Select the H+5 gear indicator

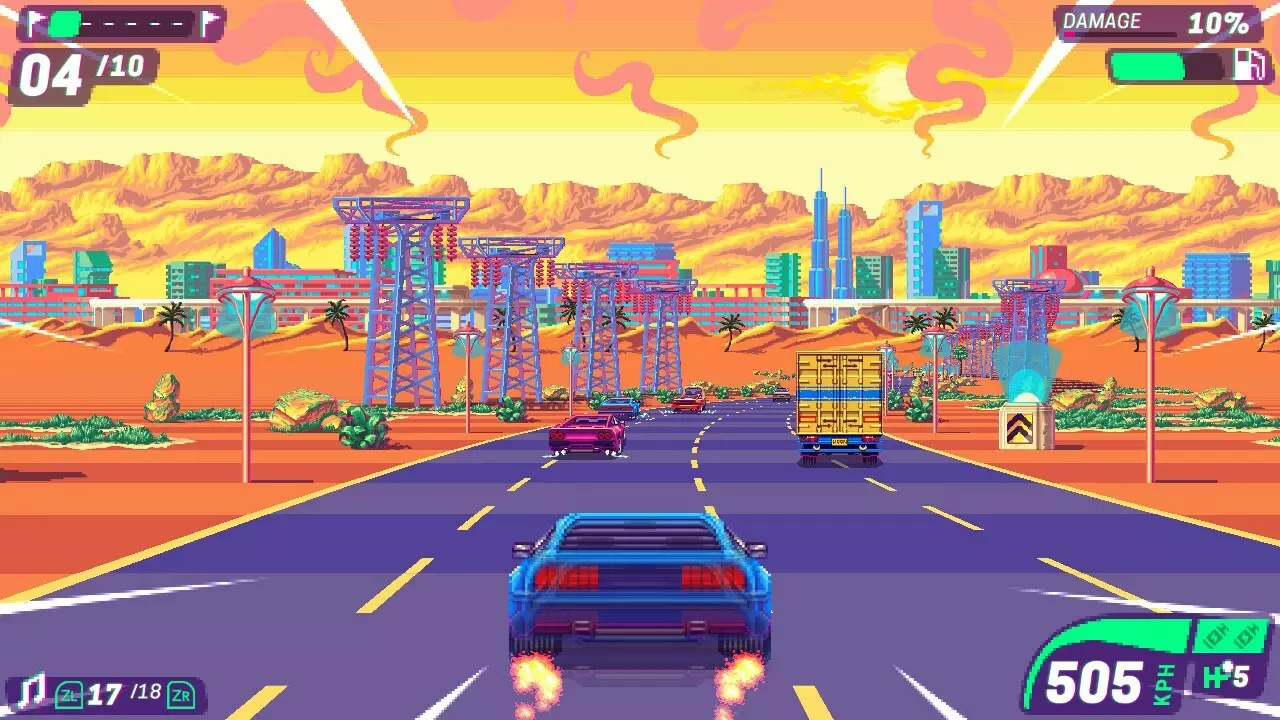[1225, 675]
